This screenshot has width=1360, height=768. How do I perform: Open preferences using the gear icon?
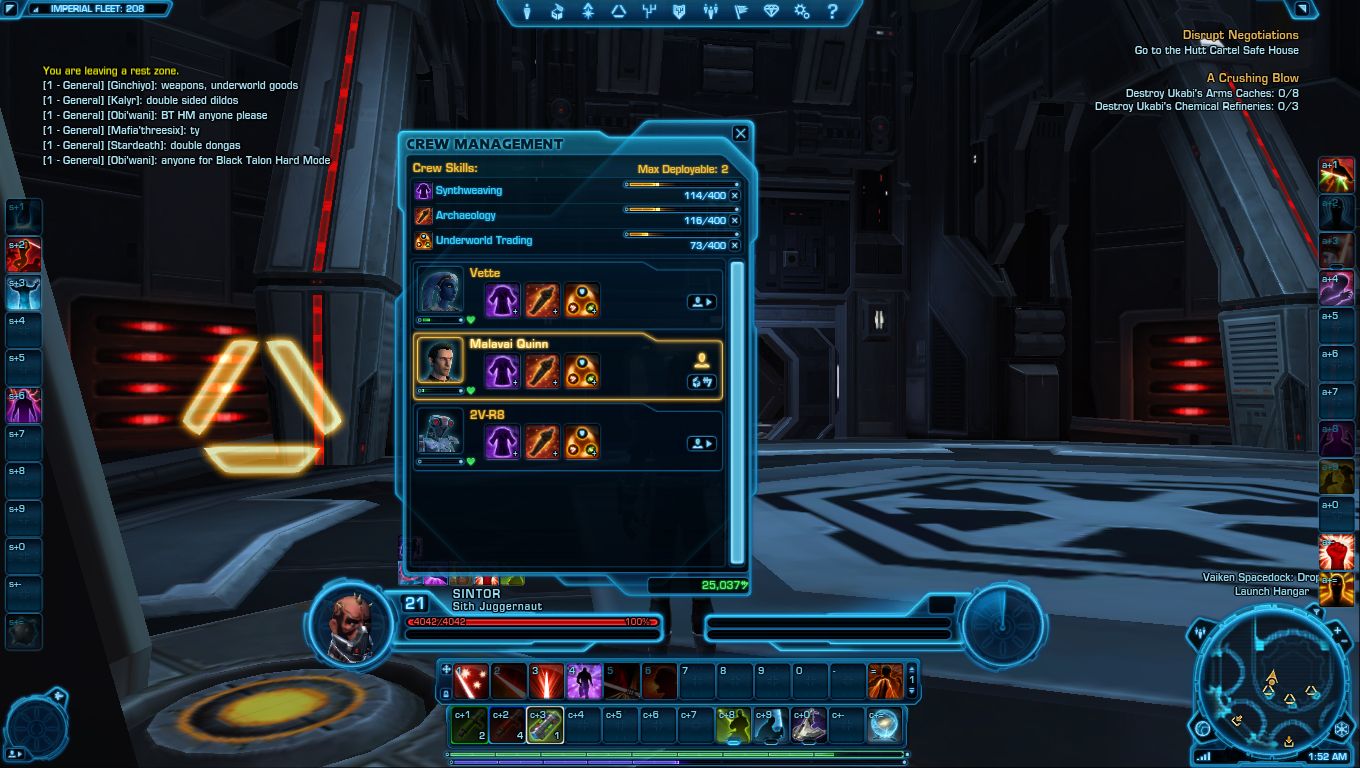(x=801, y=12)
